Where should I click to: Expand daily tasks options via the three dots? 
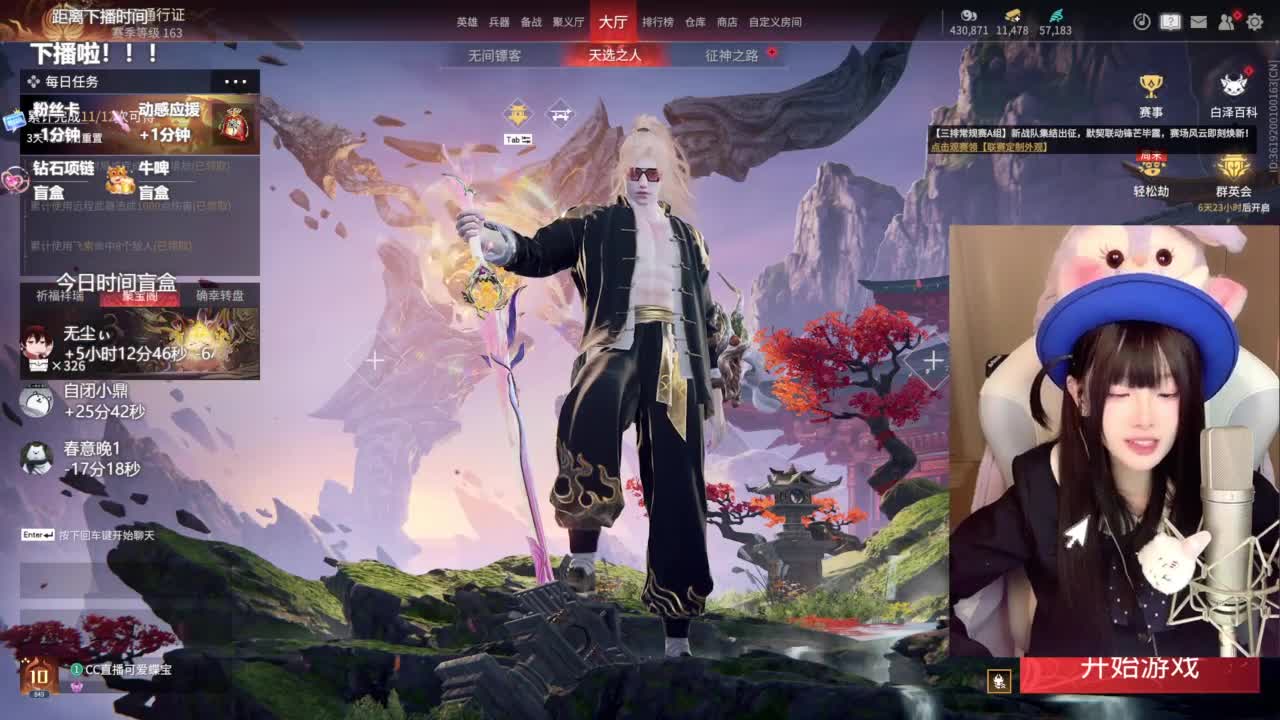click(x=234, y=80)
